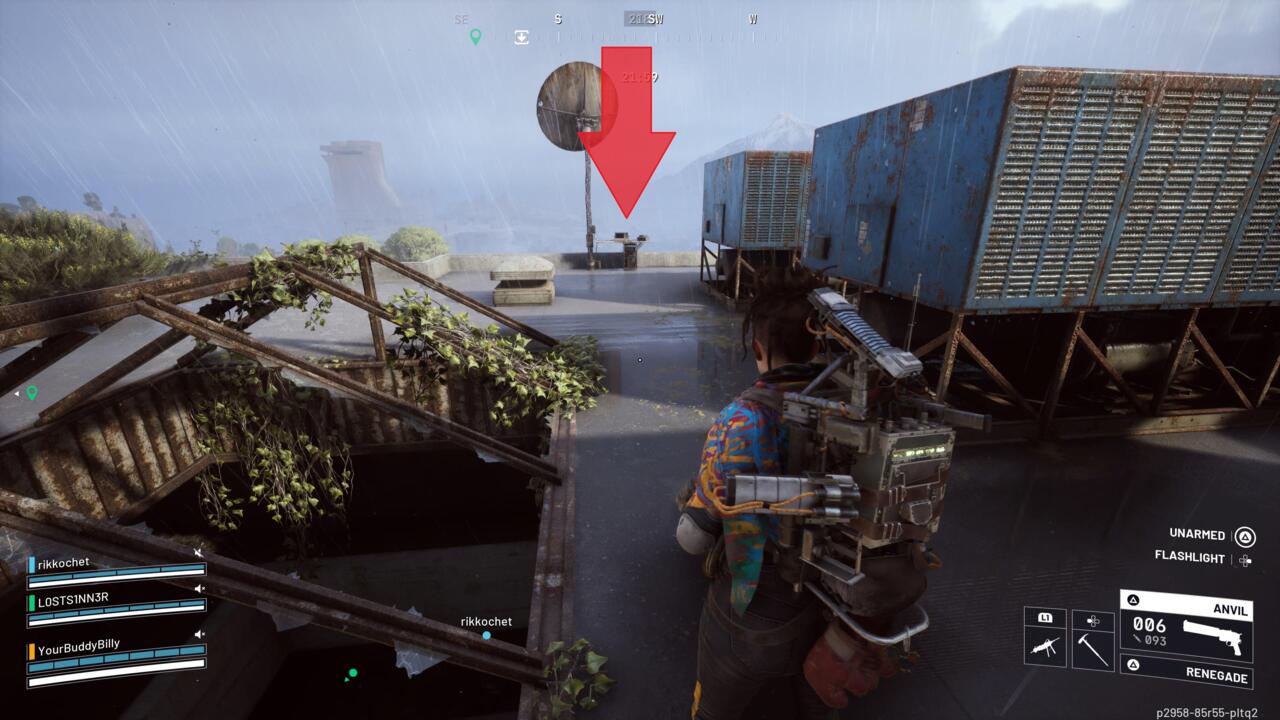
Task: Click the rifle icon in the L1 slot
Action: [x=1045, y=644]
